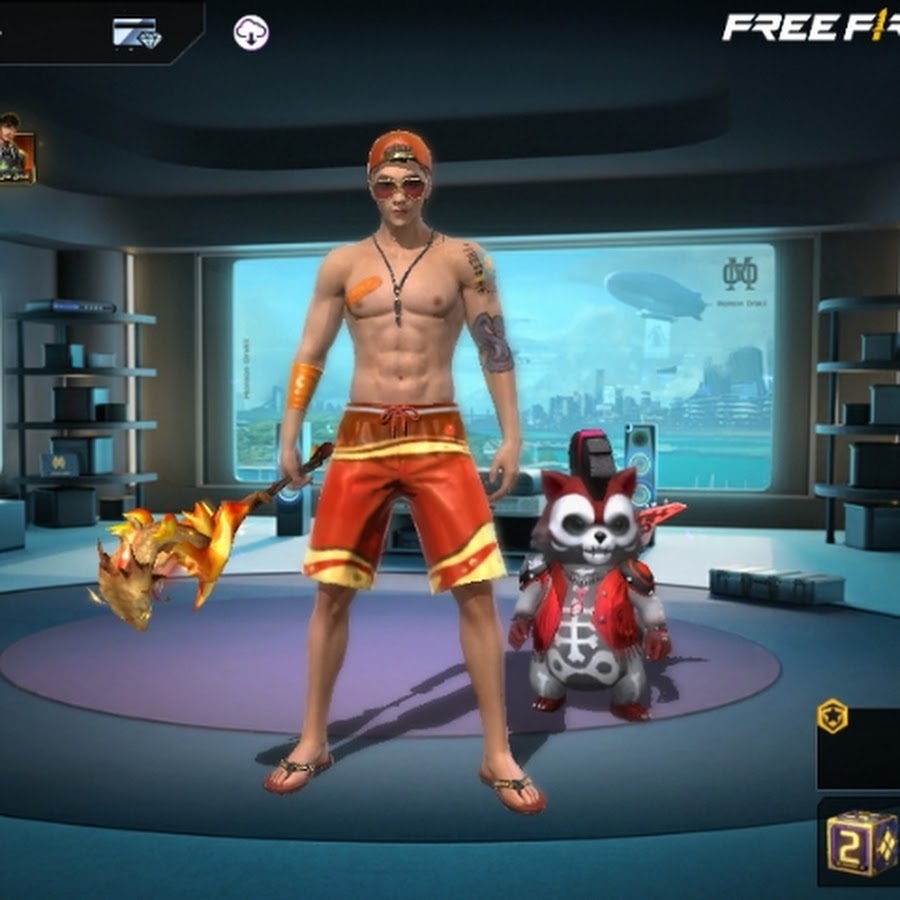Click the gold hexagon star badge
Viewport: 900px width, 900px height.
coord(832,716)
